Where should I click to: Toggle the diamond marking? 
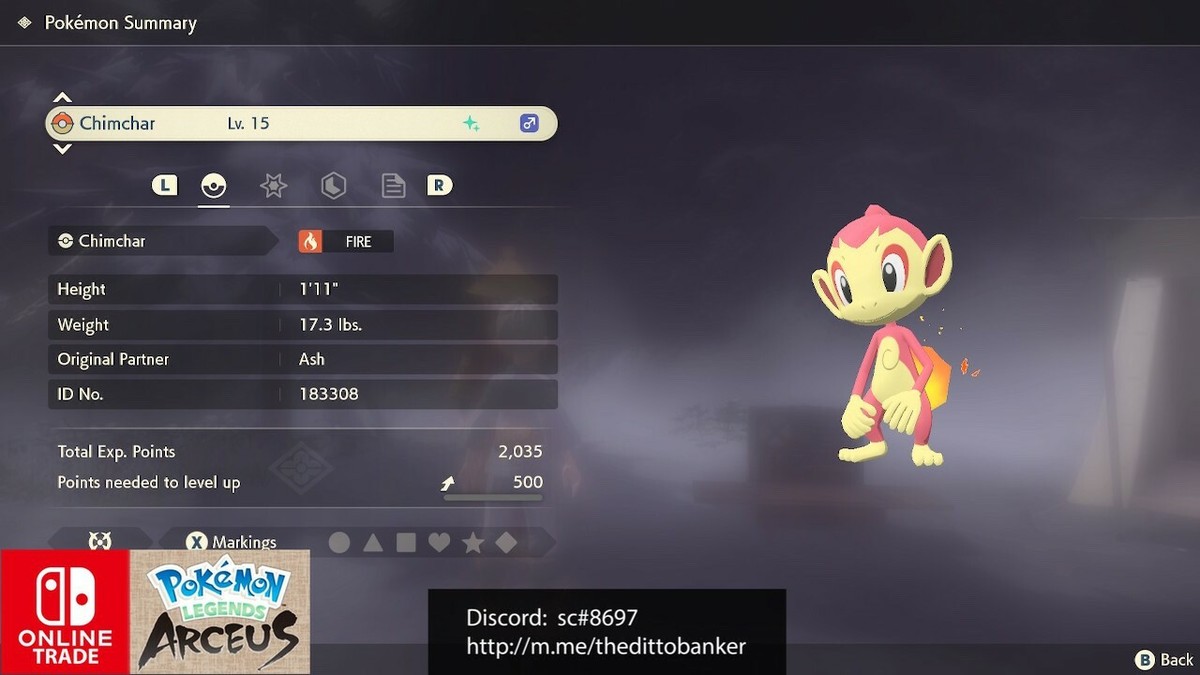(506, 543)
